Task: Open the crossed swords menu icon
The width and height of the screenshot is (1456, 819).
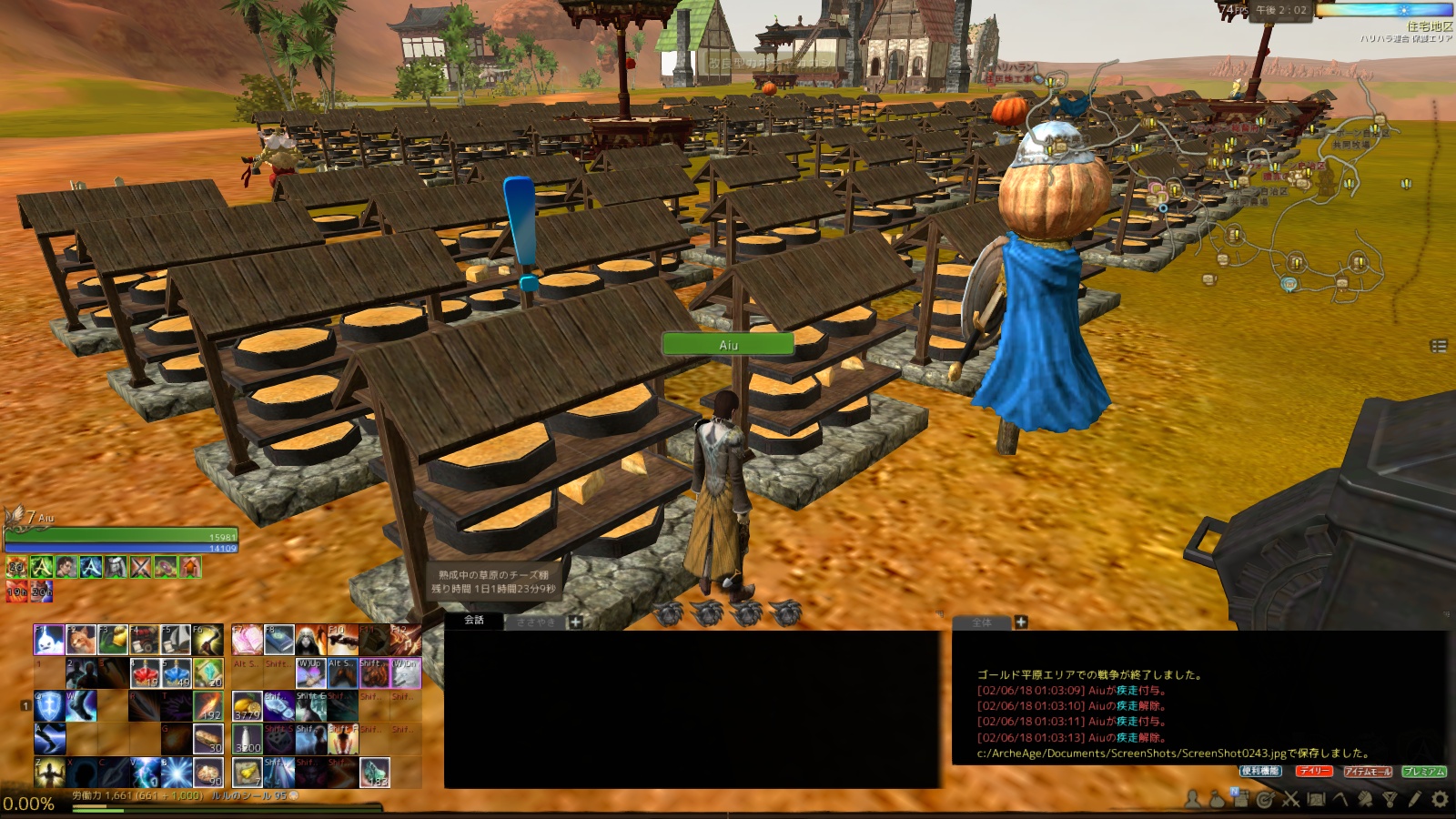Action: [1290, 799]
